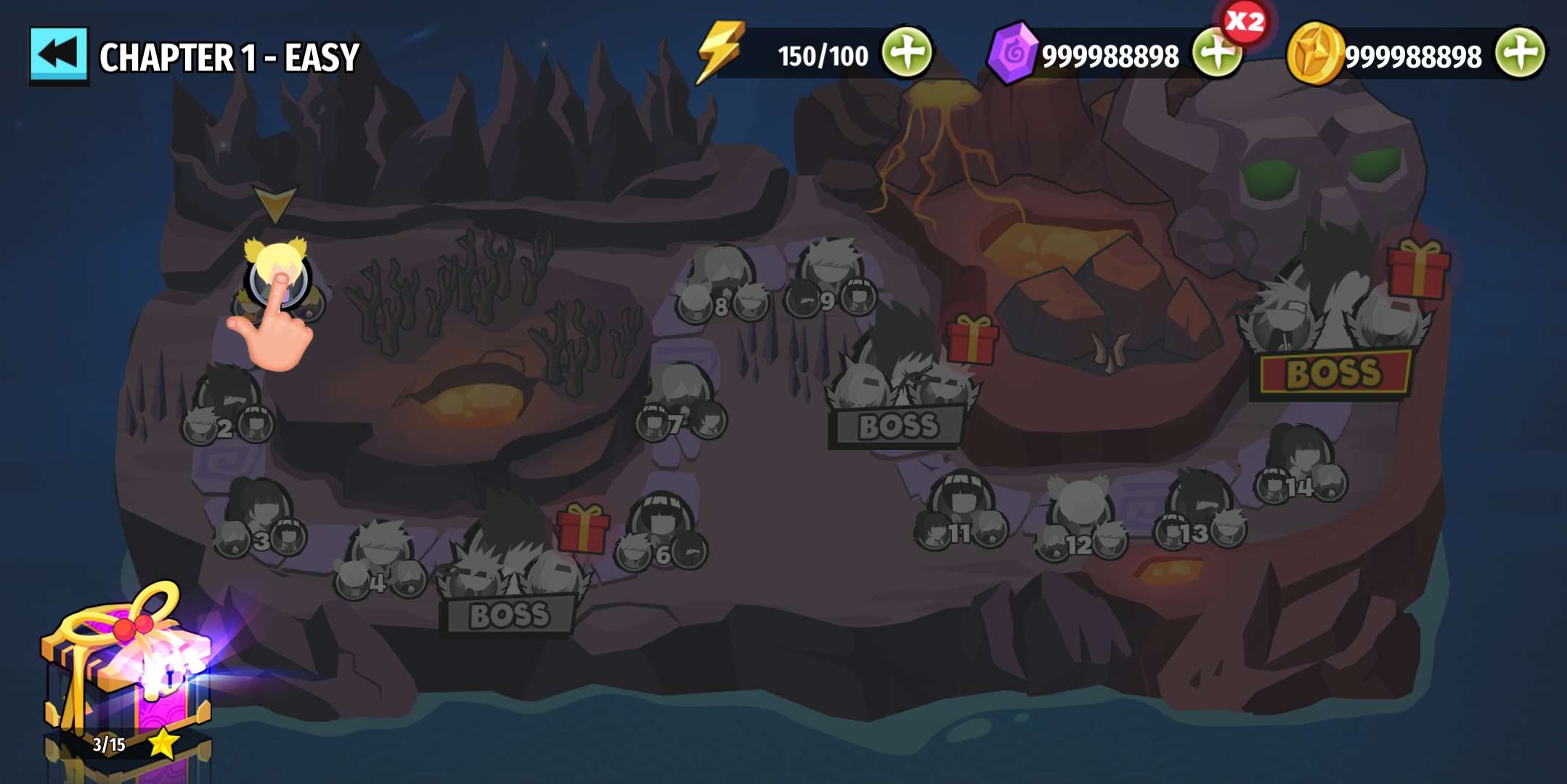Buy more purple gems with plus button
Screen dimensions: 1567x784
pos(1216,54)
